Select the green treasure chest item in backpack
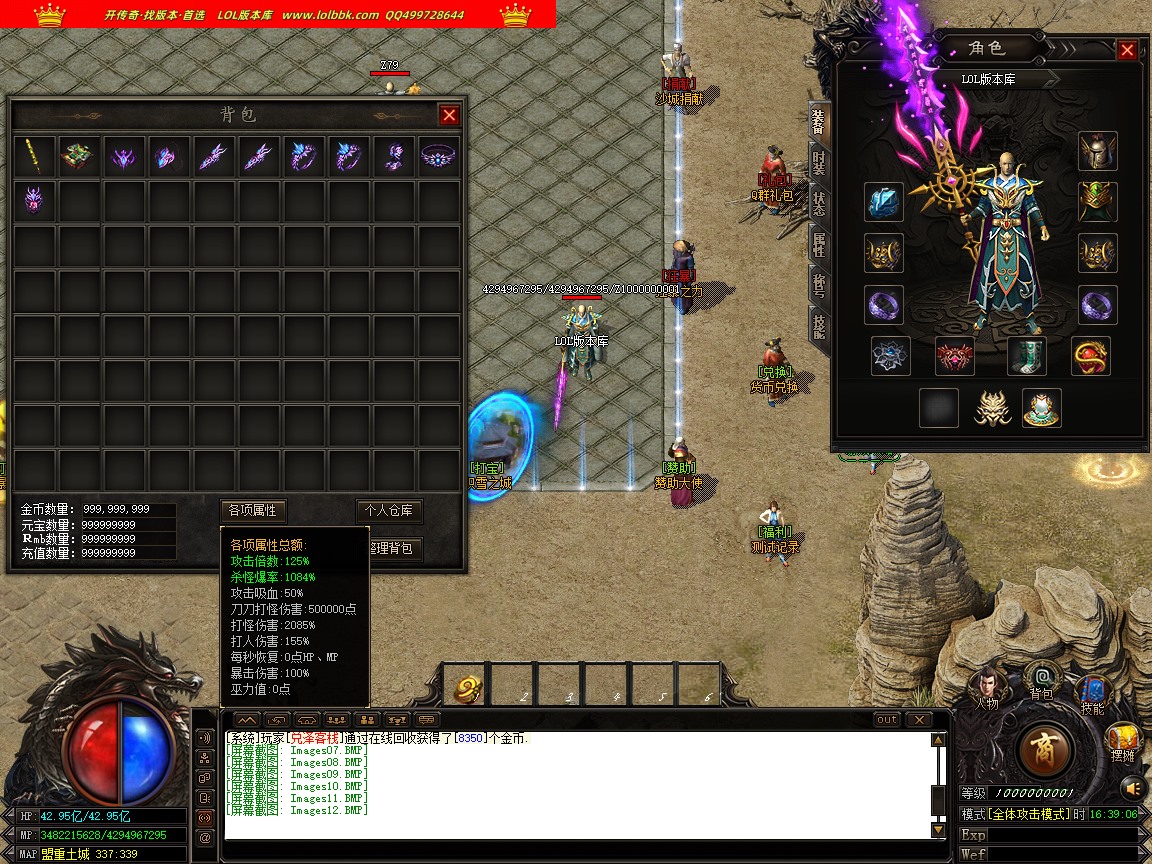1152x864 pixels. pyautogui.click(x=79, y=156)
